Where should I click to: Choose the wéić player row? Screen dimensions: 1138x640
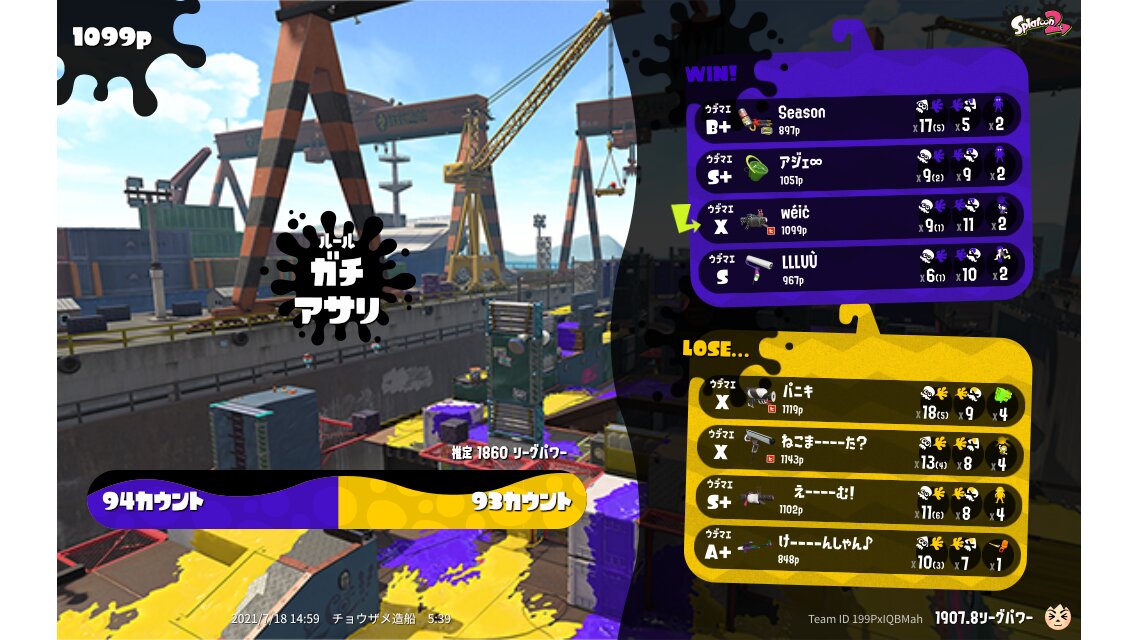[x=858, y=218]
